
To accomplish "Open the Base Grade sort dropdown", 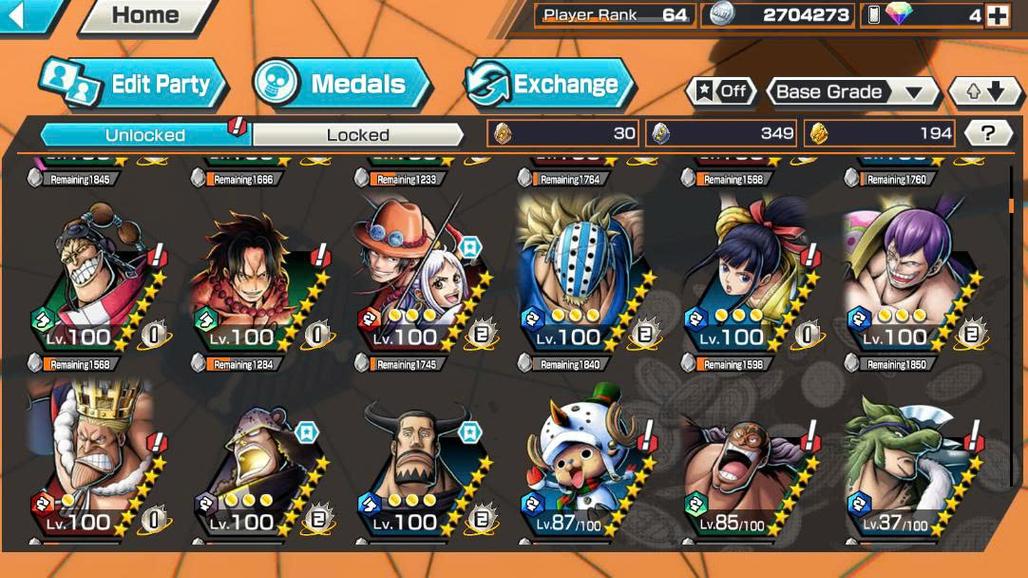I will coord(851,92).
